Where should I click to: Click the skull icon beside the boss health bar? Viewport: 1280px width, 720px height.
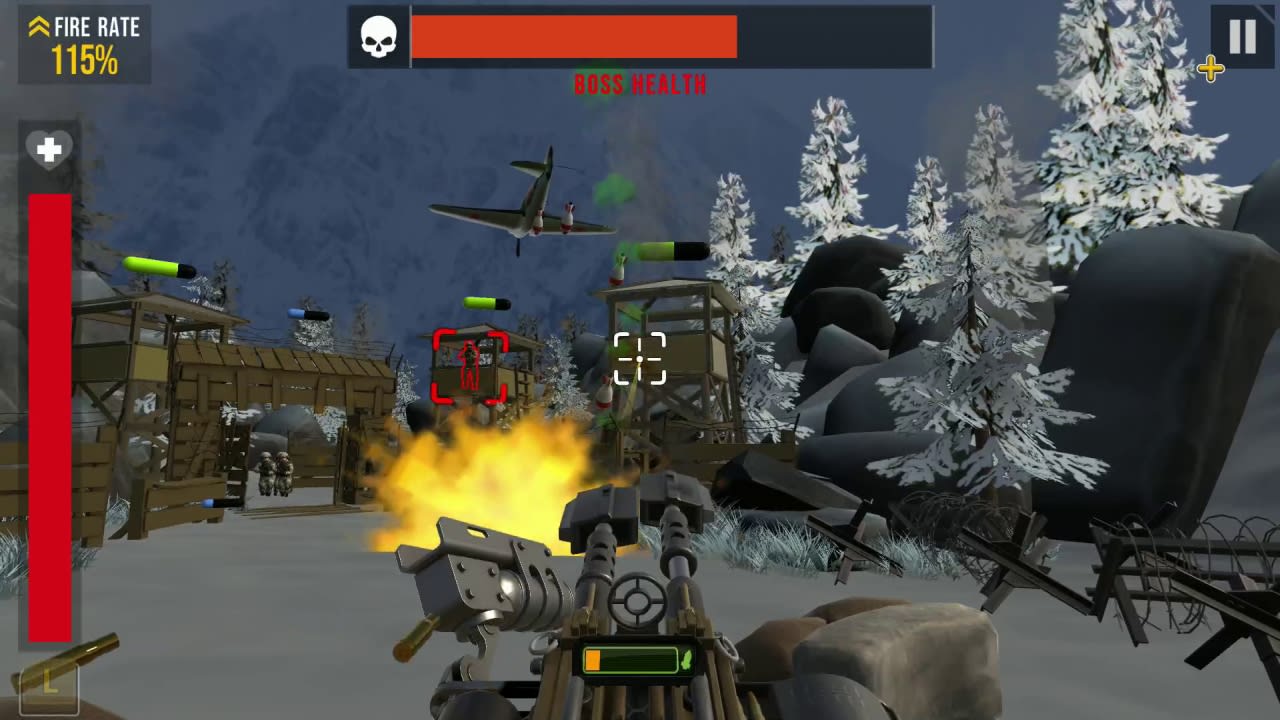pyautogui.click(x=378, y=36)
